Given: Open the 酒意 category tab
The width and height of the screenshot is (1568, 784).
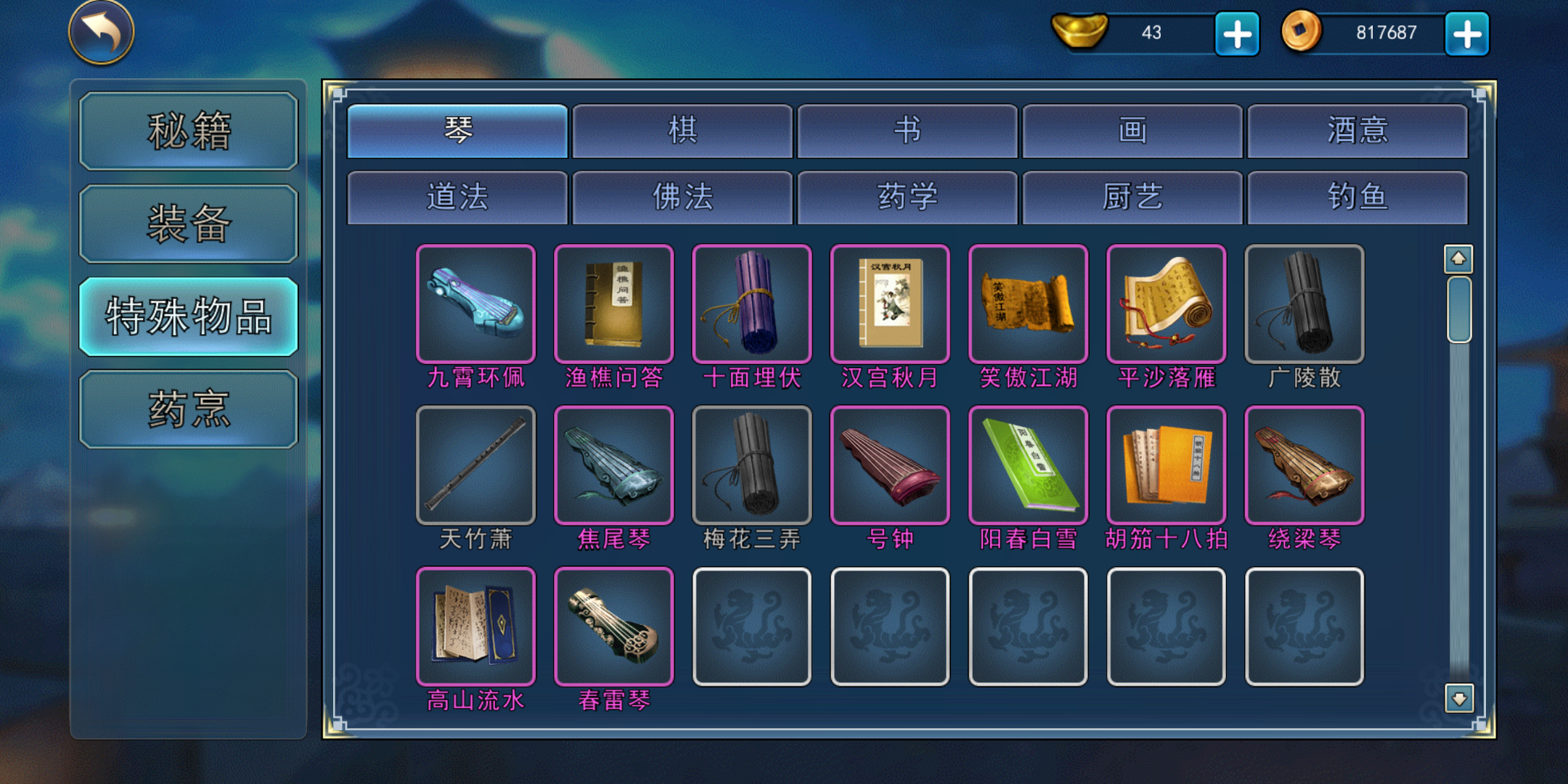Looking at the screenshot, I should [1357, 129].
